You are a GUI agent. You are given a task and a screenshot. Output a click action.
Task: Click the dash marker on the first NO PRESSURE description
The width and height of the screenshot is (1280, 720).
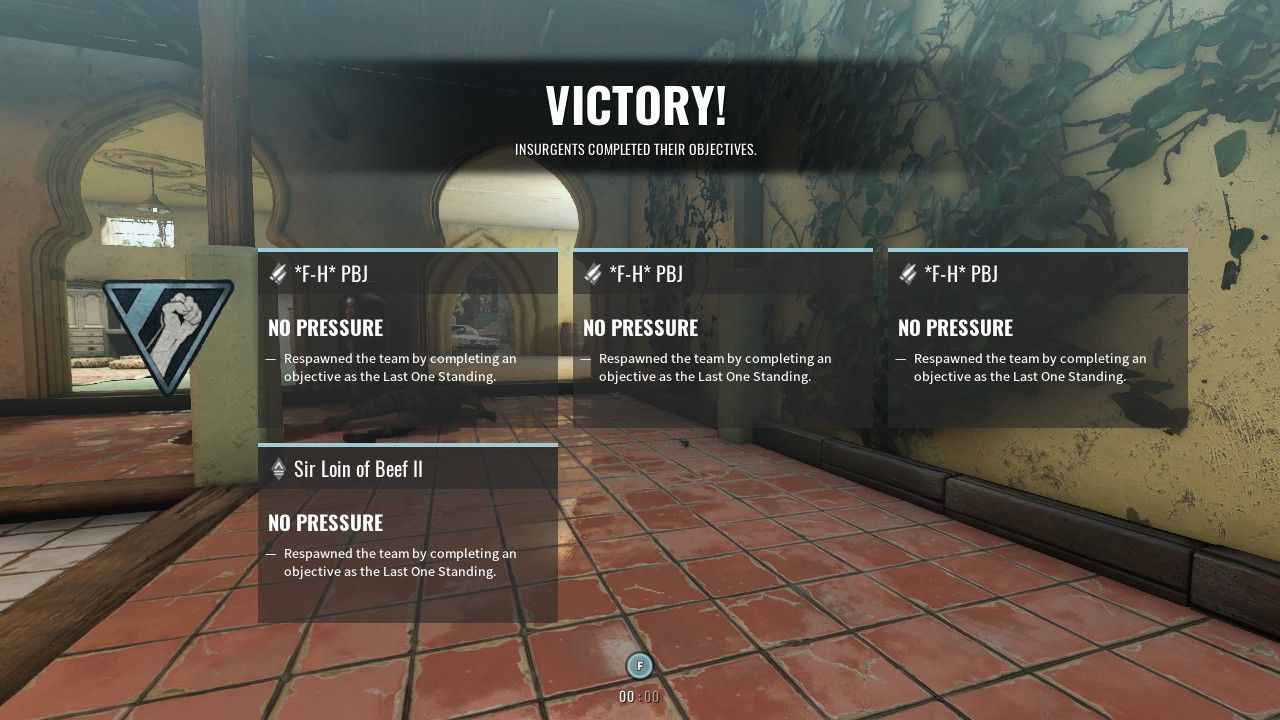pos(268,357)
